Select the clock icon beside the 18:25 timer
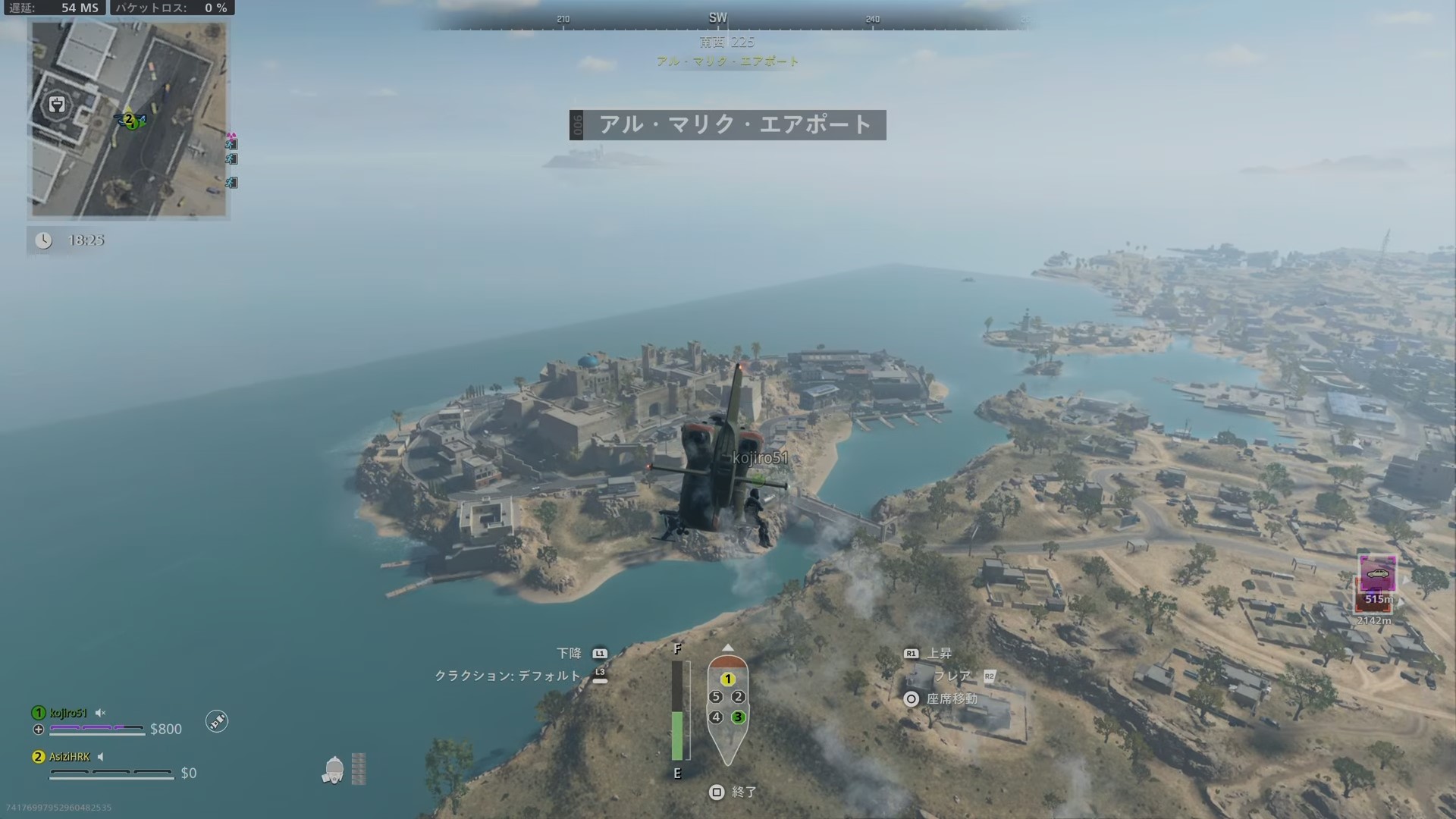 click(x=45, y=241)
